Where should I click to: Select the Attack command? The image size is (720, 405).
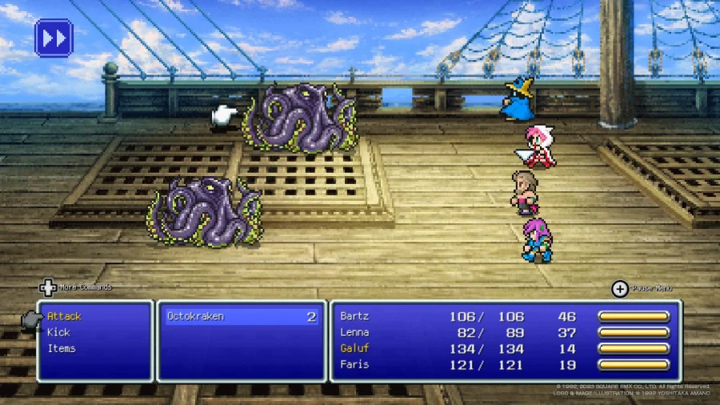(64, 316)
